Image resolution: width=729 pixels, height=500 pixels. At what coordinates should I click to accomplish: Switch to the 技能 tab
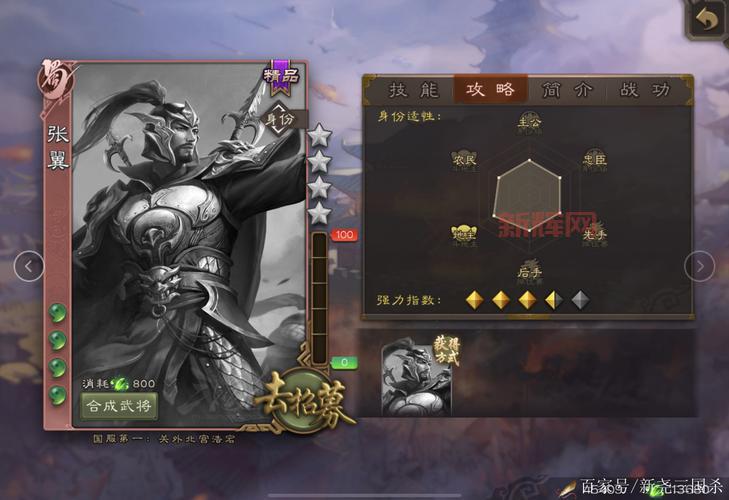coord(414,90)
